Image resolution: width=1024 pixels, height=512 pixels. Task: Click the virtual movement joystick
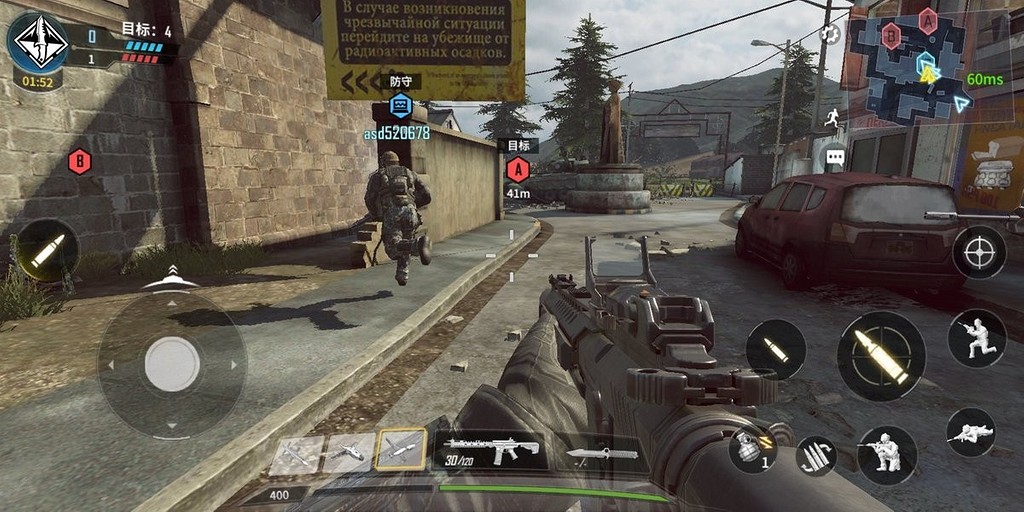tap(172, 364)
